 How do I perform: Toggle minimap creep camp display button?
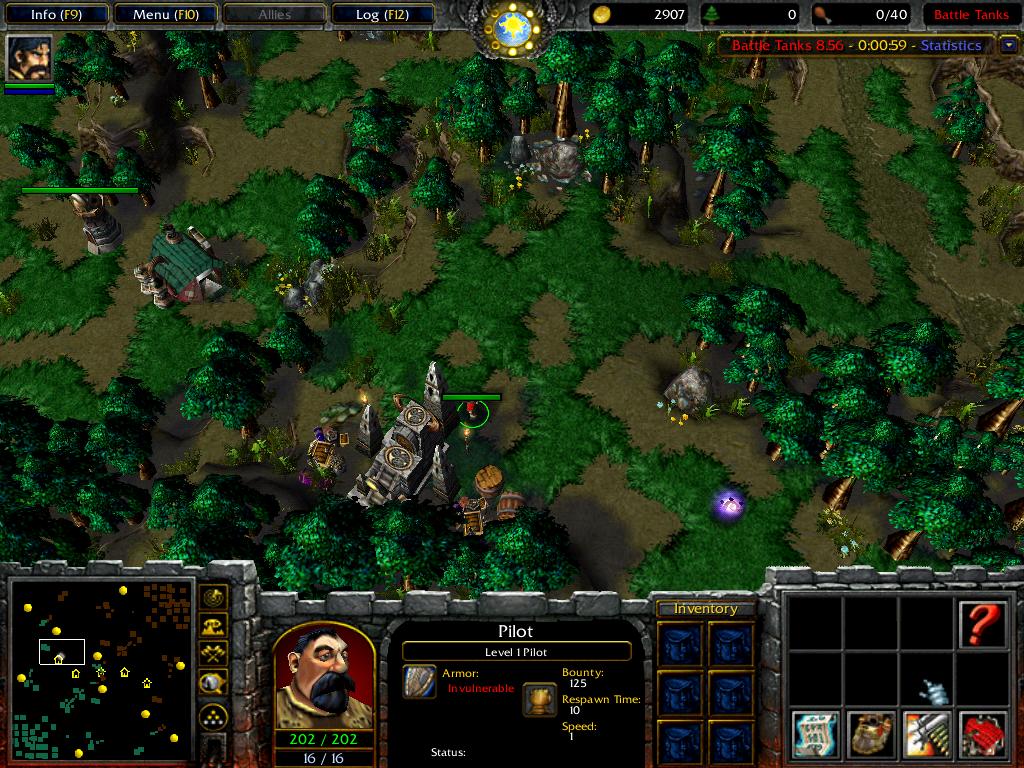(x=213, y=683)
